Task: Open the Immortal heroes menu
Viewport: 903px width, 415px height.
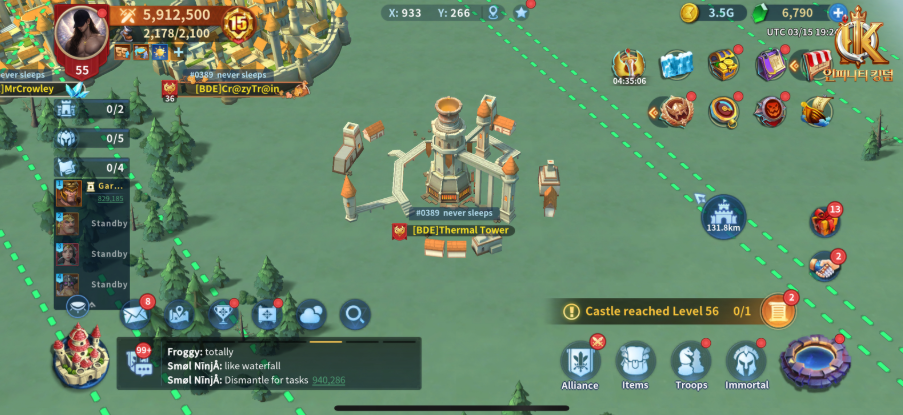Action: pos(746,363)
